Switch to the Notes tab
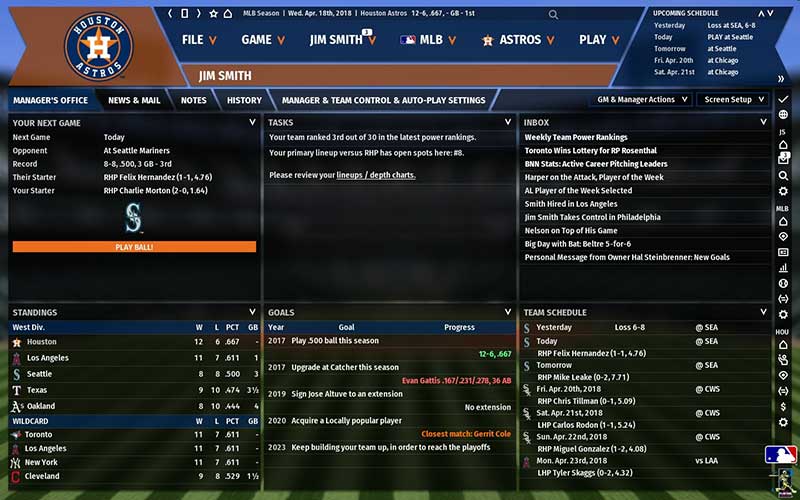 [x=194, y=100]
